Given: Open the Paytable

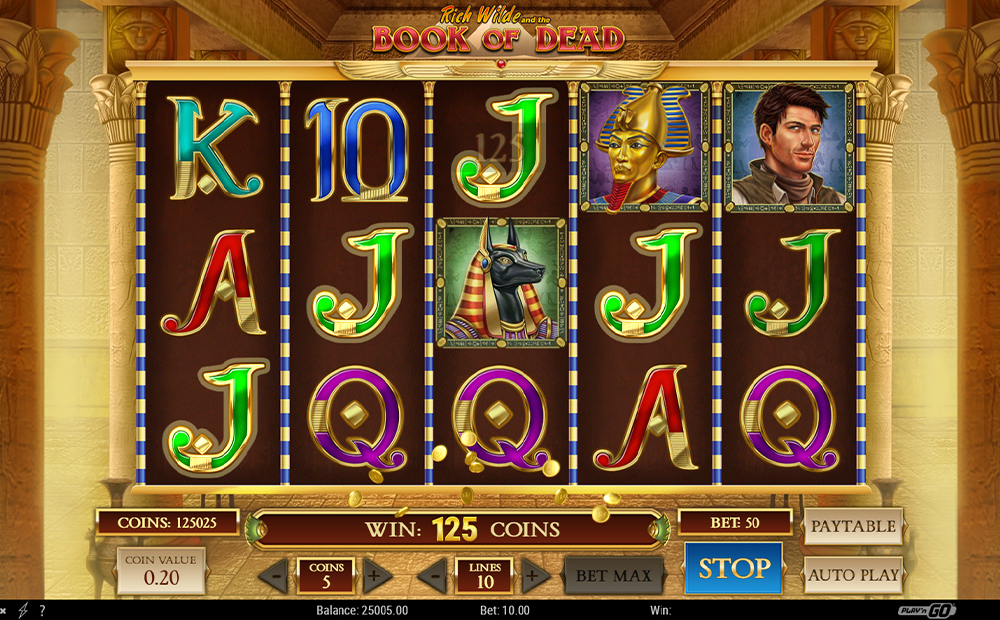Looking at the screenshot, I should click(x=853, y=526).
